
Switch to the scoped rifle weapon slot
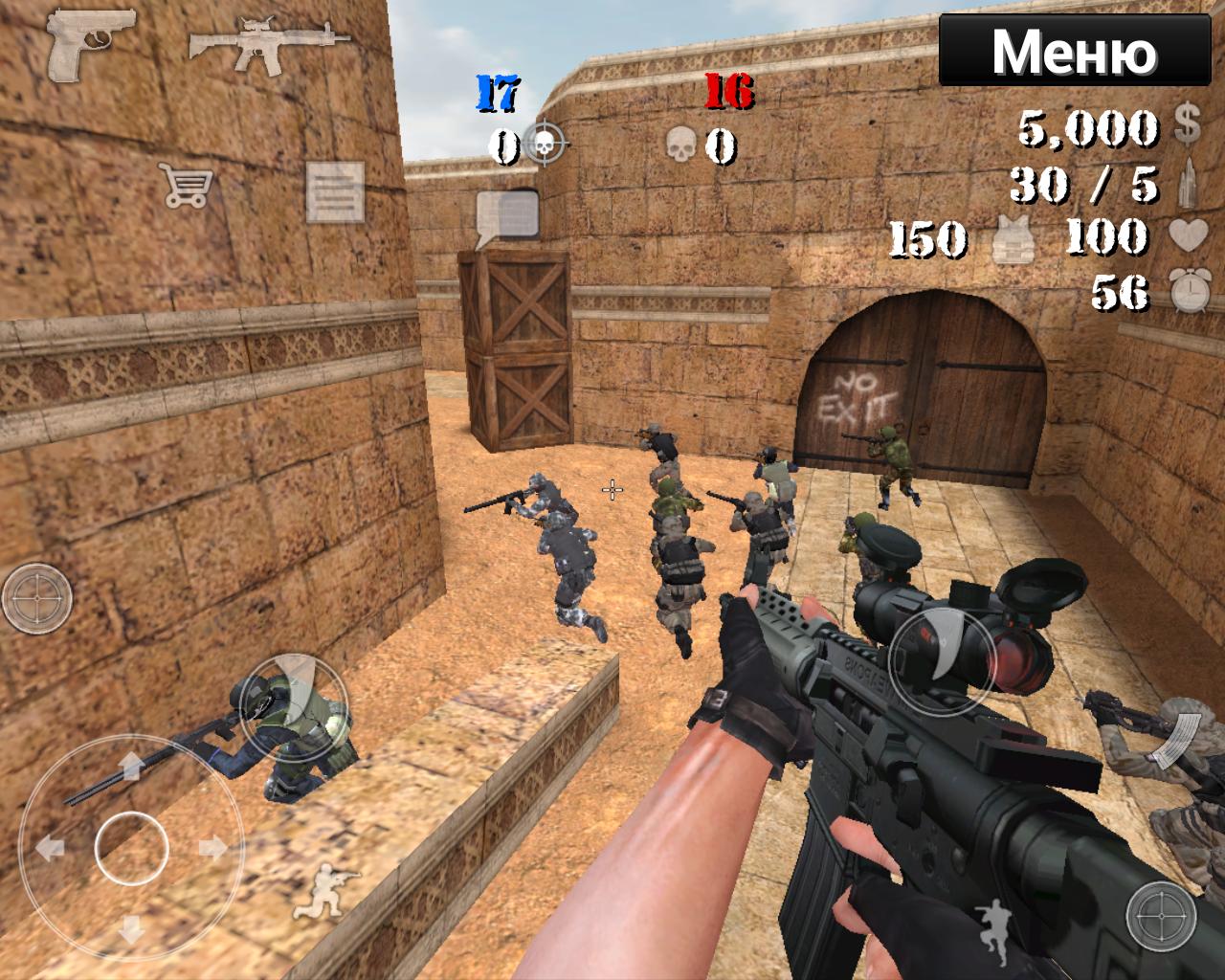coord(263,43)
